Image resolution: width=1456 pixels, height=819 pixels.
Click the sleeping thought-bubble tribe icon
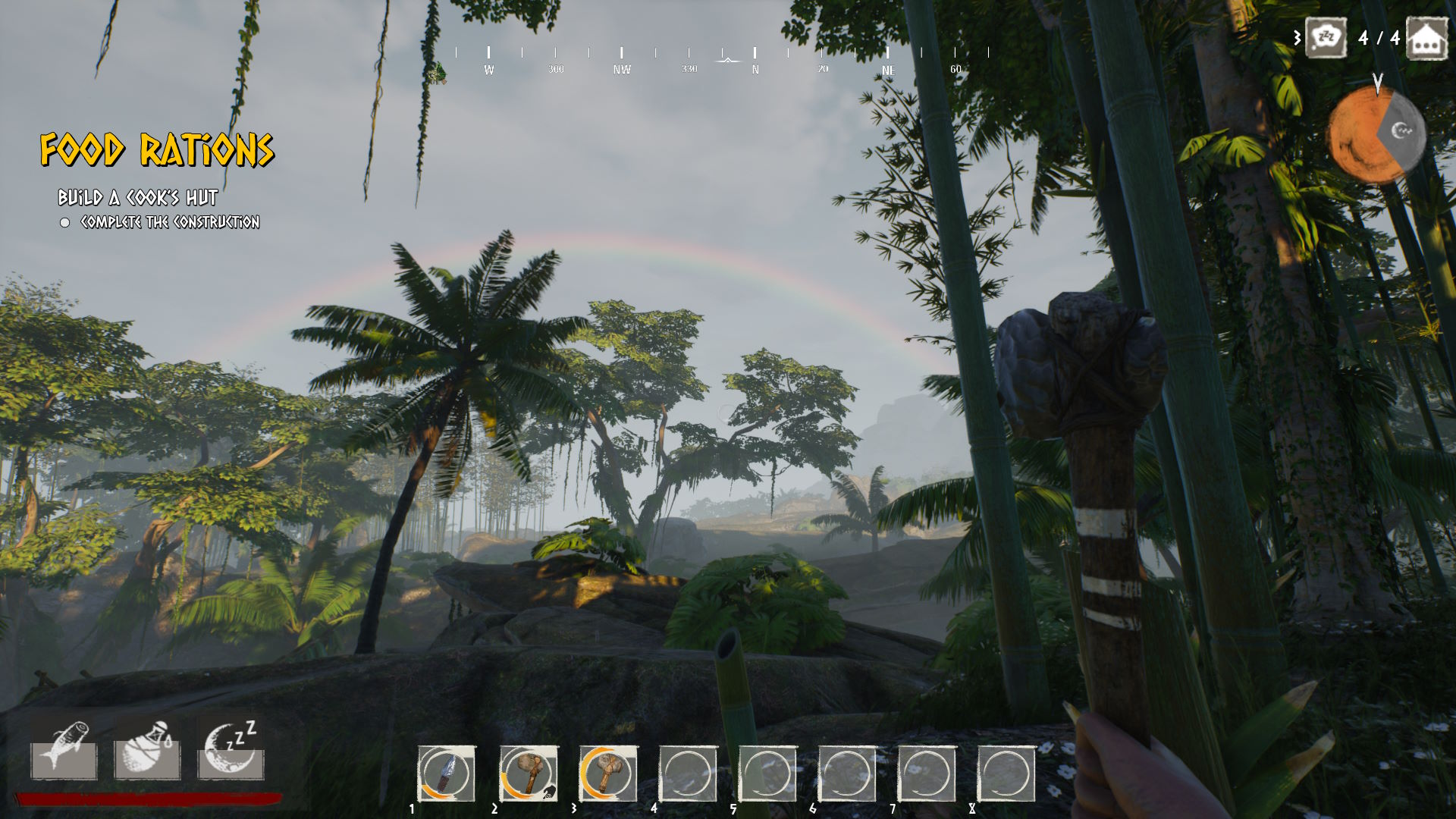1326,37
